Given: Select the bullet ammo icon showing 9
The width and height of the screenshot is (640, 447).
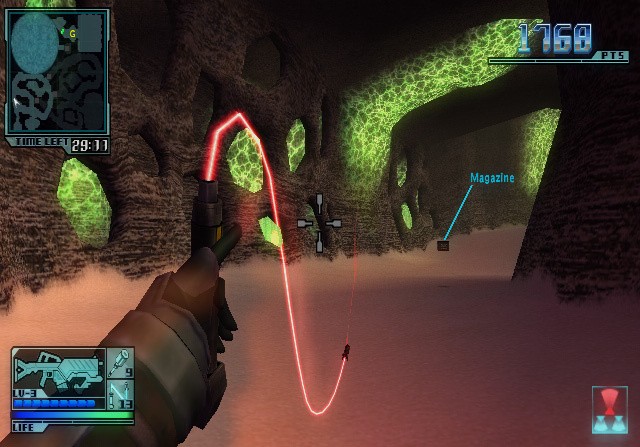Looking at the screenshot, I should click(119, 363).
